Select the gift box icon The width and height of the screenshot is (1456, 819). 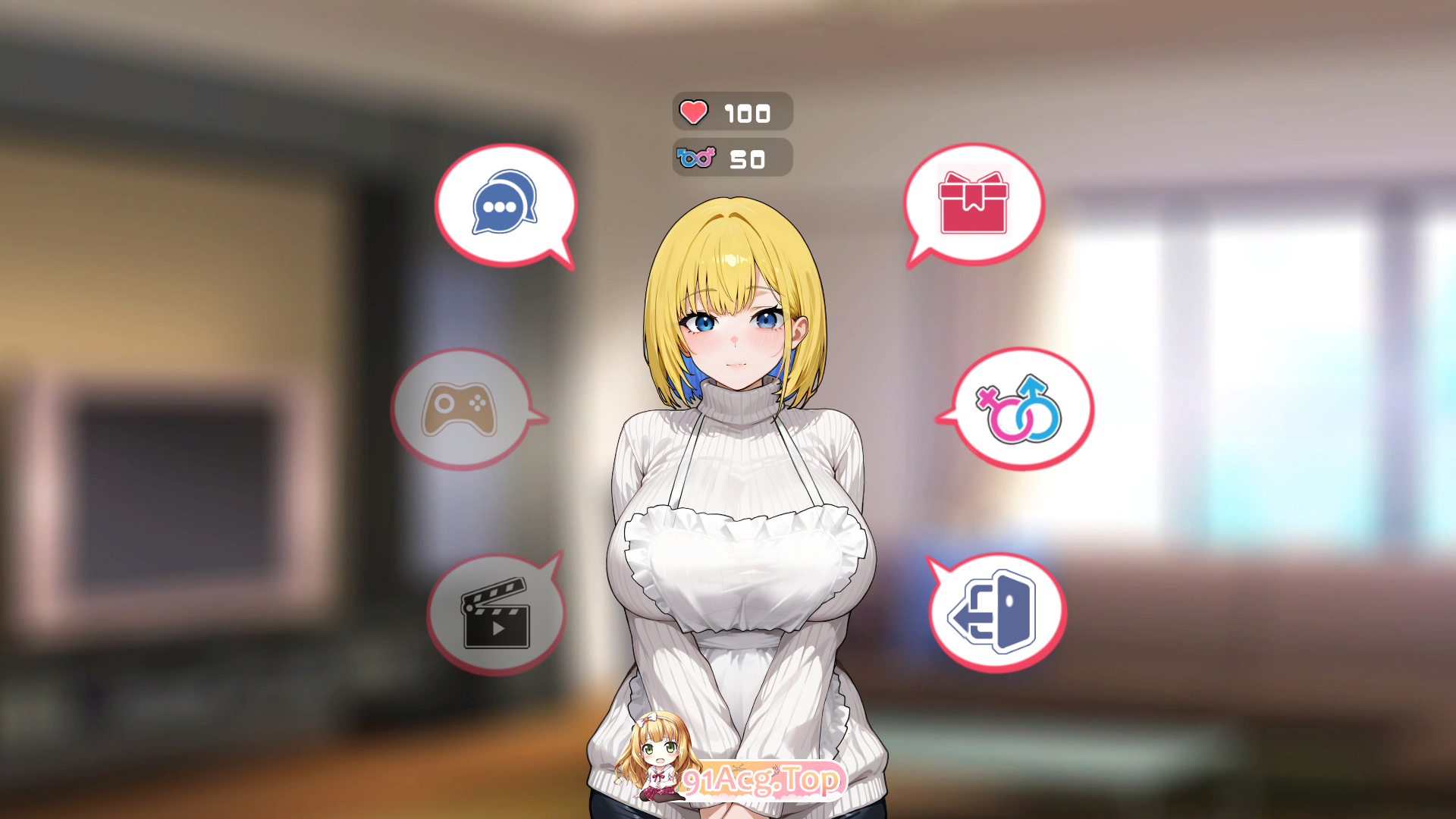974,203
